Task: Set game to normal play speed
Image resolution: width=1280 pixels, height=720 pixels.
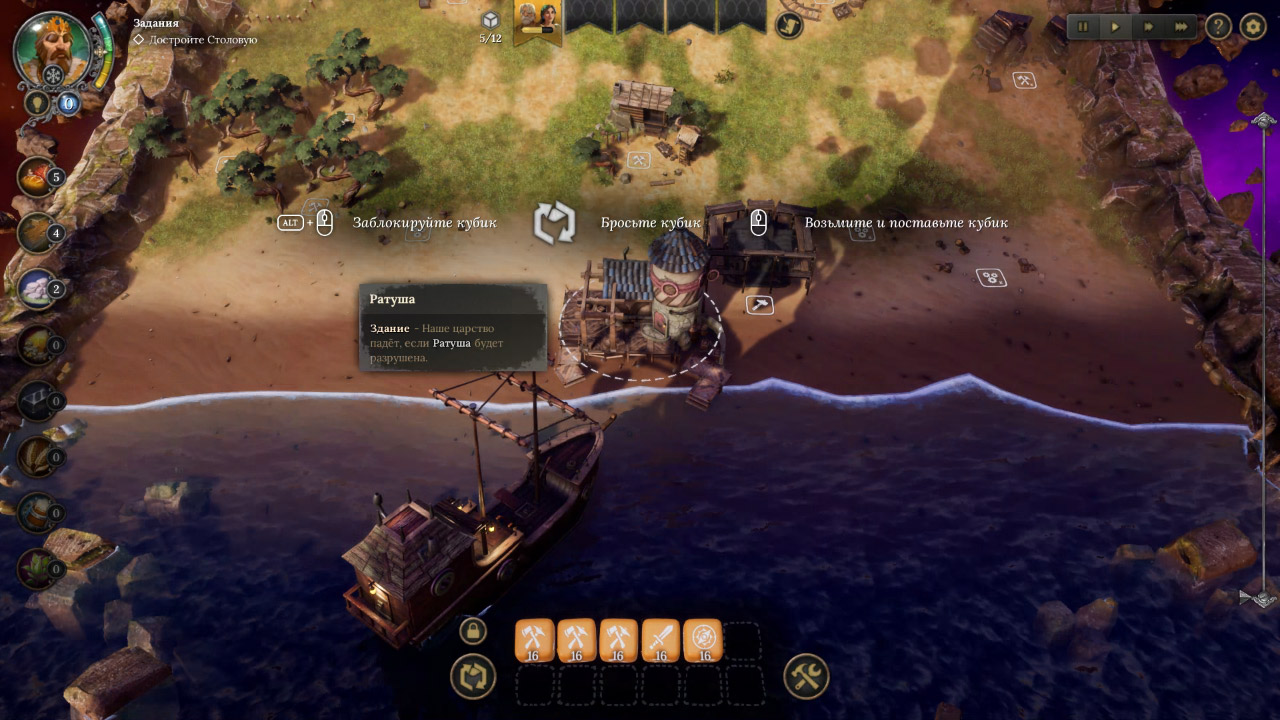Action: pyautogui.click(x=1116, y=27)
